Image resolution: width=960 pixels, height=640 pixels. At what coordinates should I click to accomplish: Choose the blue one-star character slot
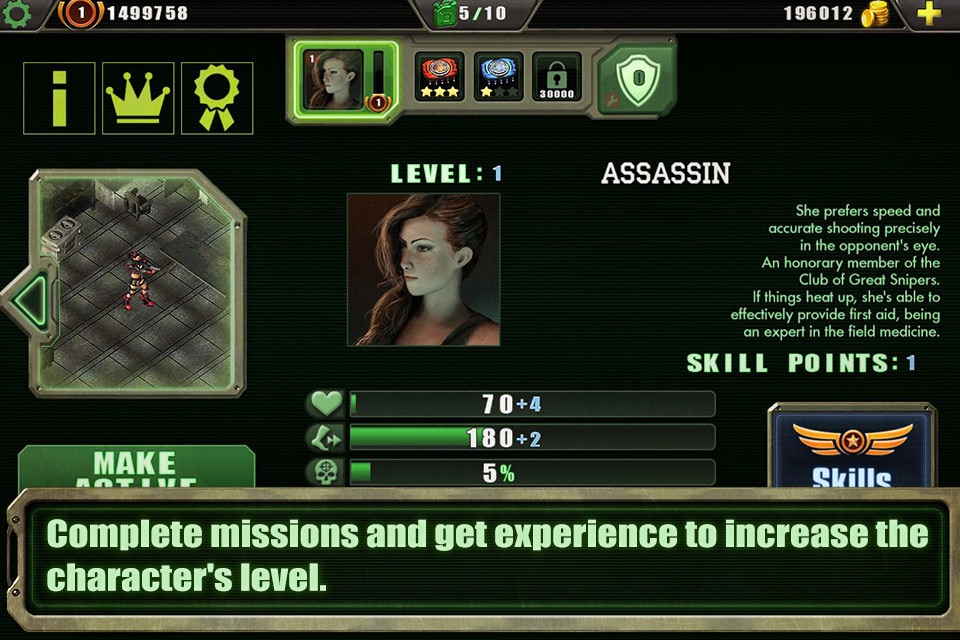[x=498, y=77]
